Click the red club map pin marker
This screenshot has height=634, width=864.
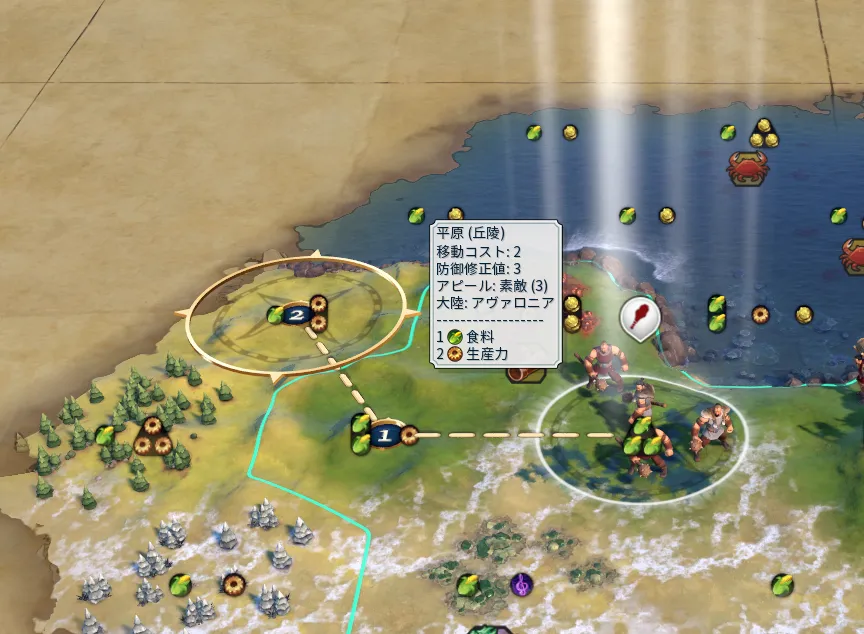[x=637, y=316]
